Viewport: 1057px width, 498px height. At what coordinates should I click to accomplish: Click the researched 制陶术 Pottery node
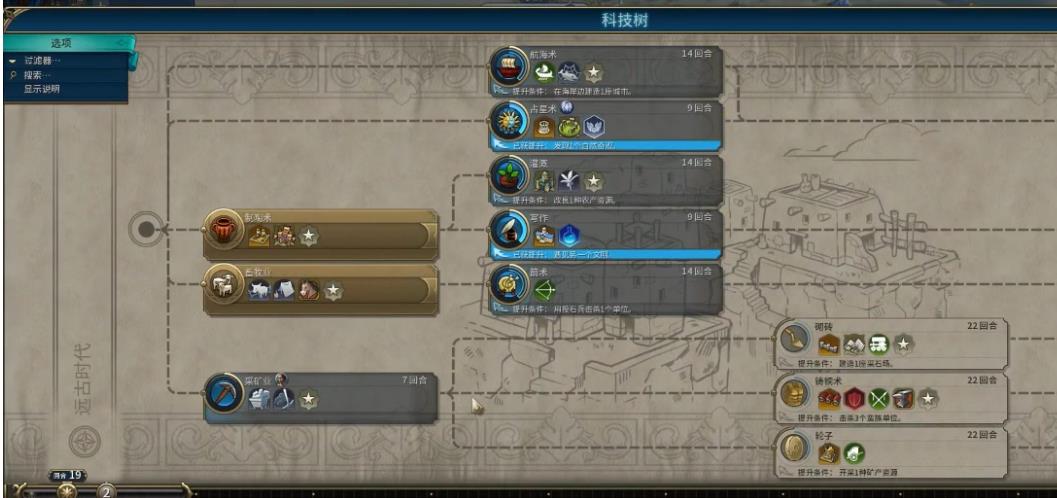320,232
